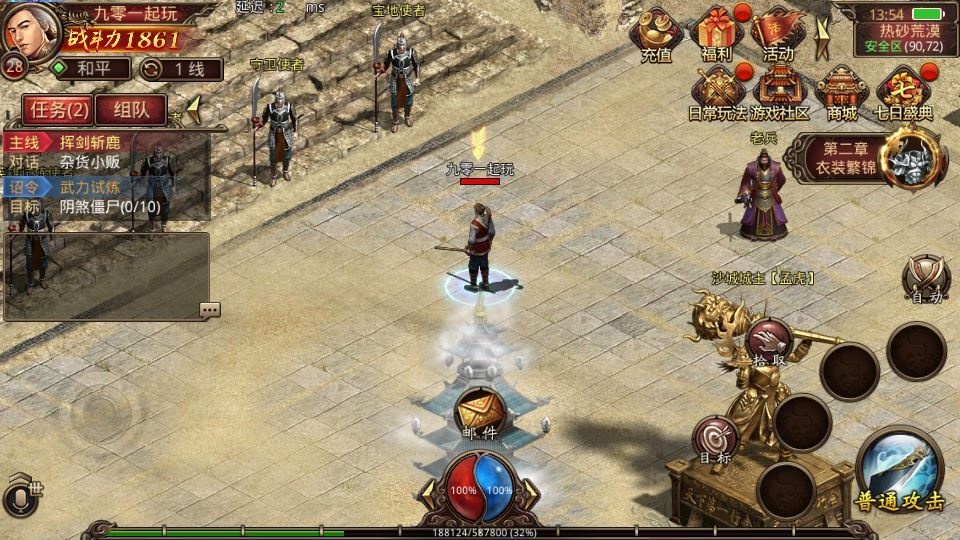
Task: Switch to the 任务(2) quest tab
Action: 56,110
